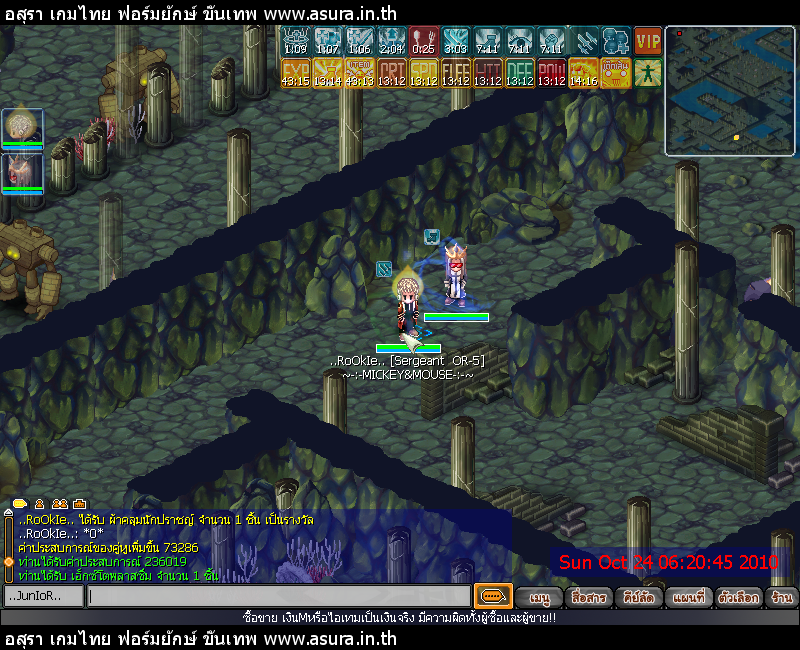
Task: Select the white-haired party member portrait
Action: (20, 126)
